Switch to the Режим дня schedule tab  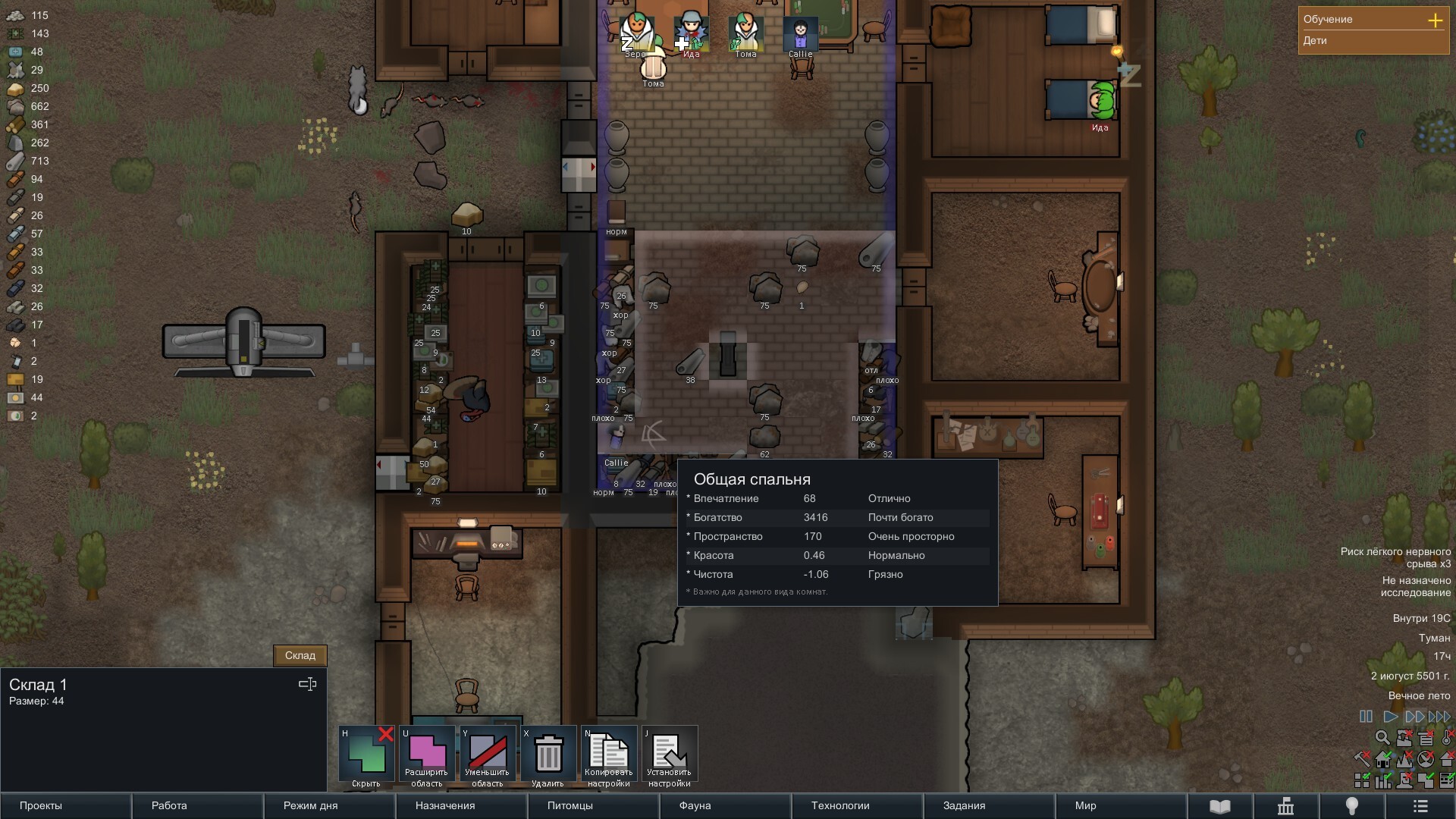(329, 805)
